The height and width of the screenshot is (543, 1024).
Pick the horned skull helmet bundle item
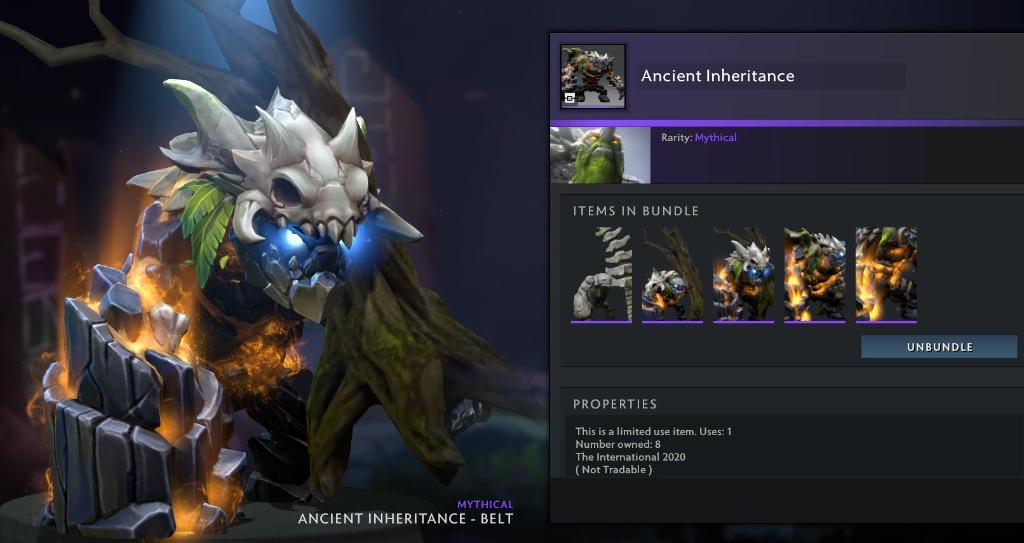(x=743, y=274)
